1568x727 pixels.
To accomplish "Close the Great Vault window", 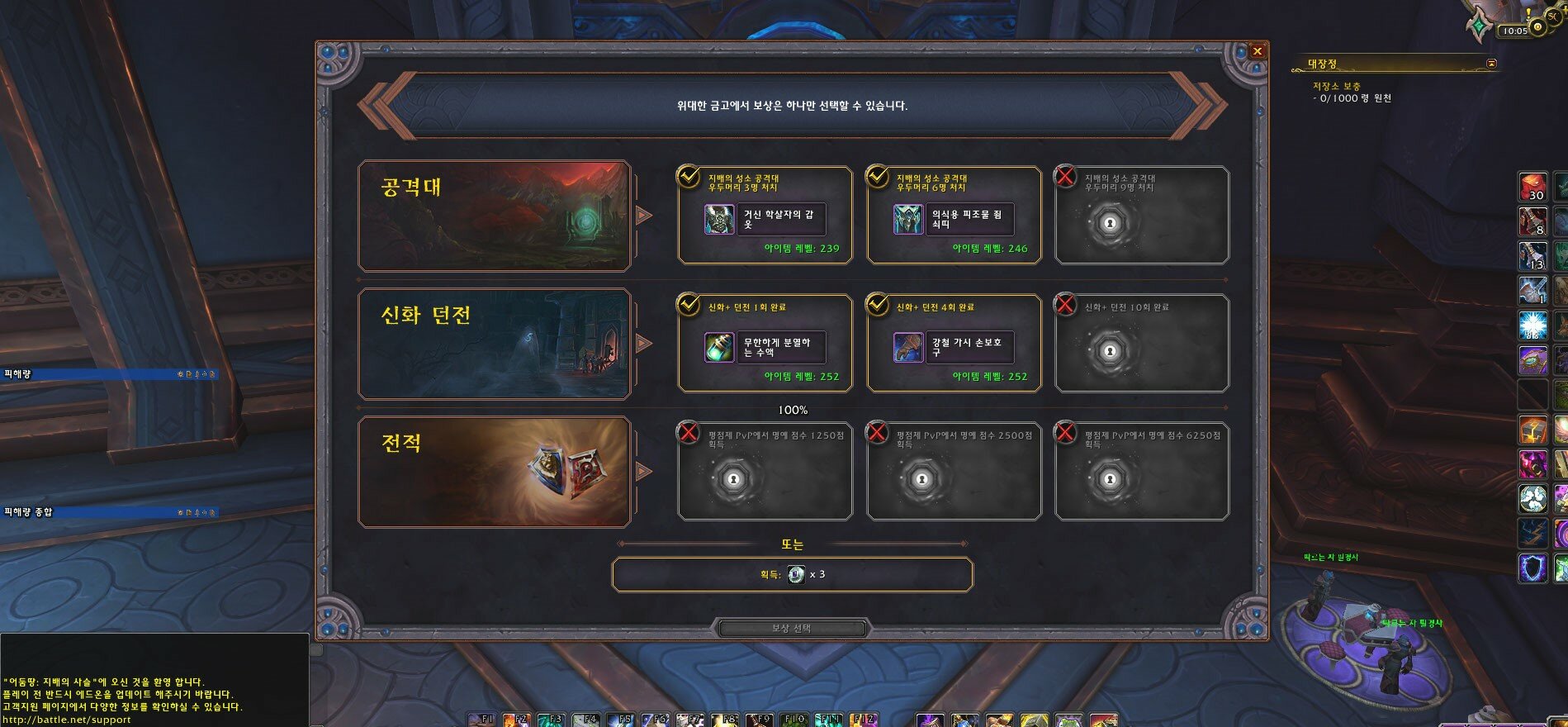I will coord(1257,51).
